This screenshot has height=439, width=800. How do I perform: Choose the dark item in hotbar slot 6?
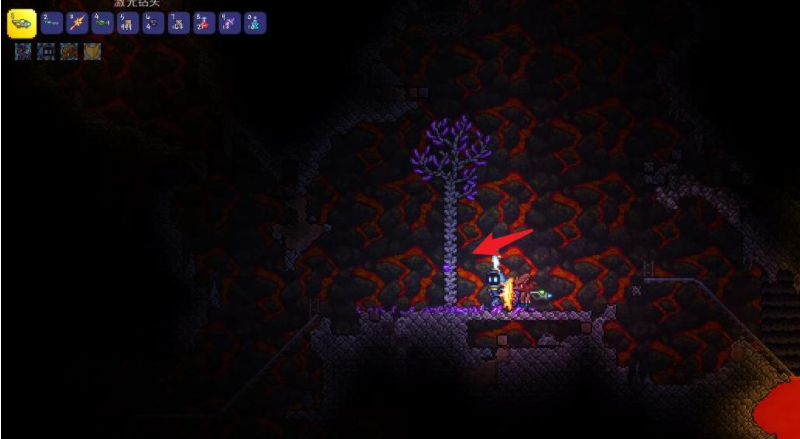coord(152,24)
